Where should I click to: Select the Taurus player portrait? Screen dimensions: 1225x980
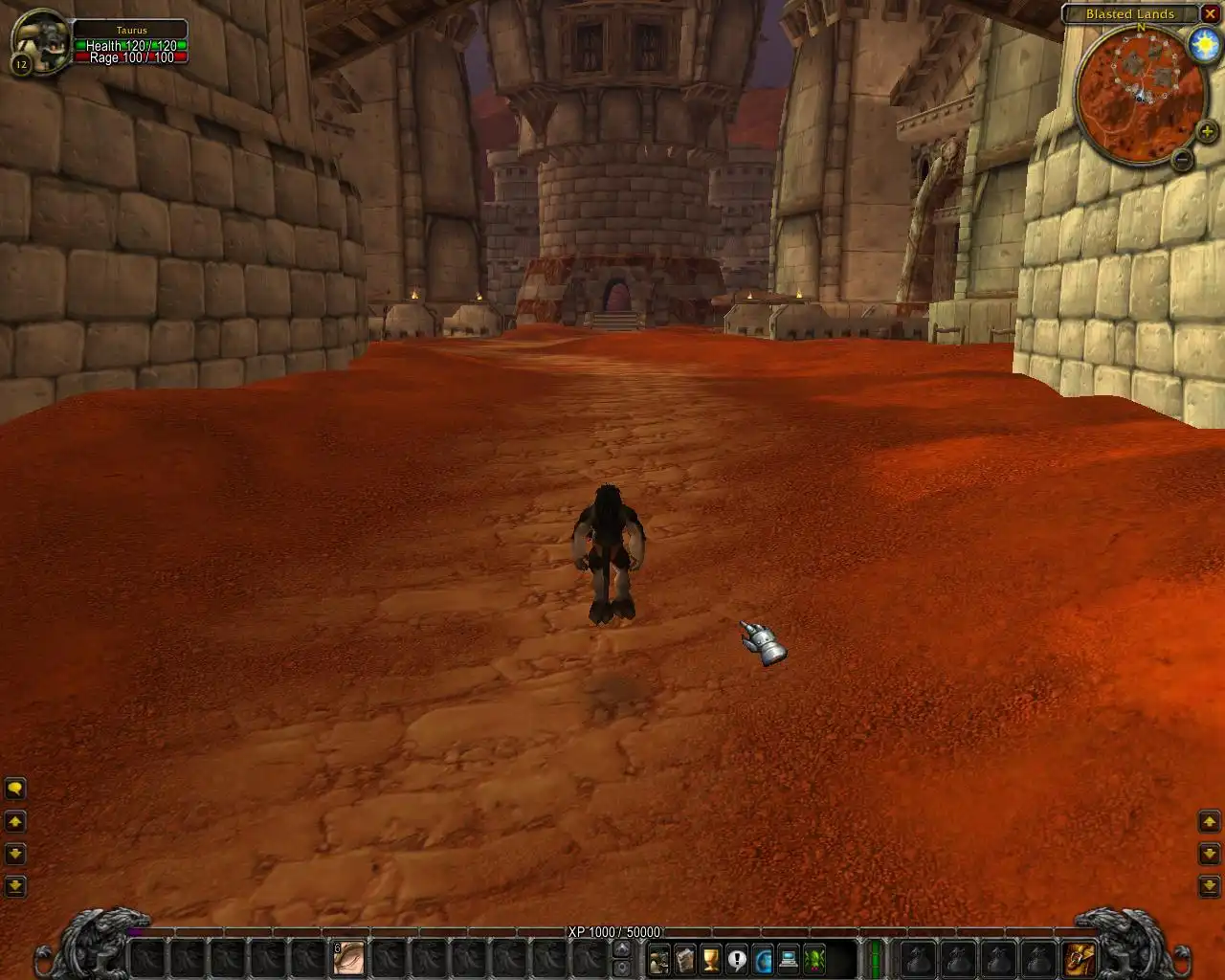pos(41,41)
